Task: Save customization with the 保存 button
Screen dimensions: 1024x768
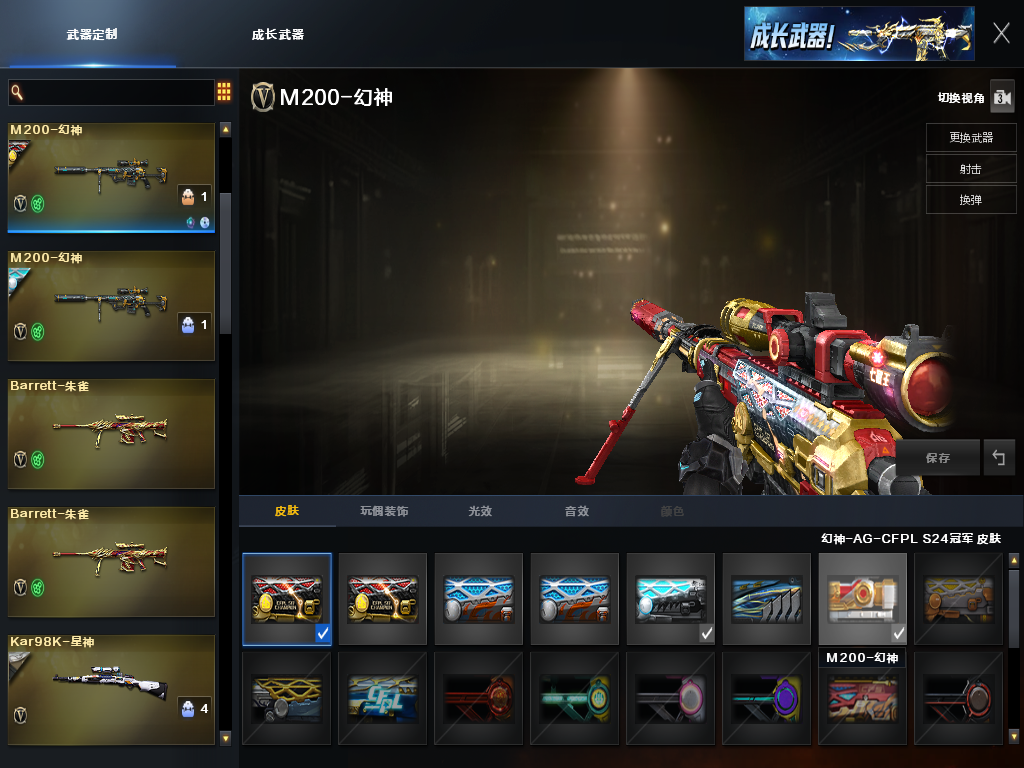Action: point(937,458)
